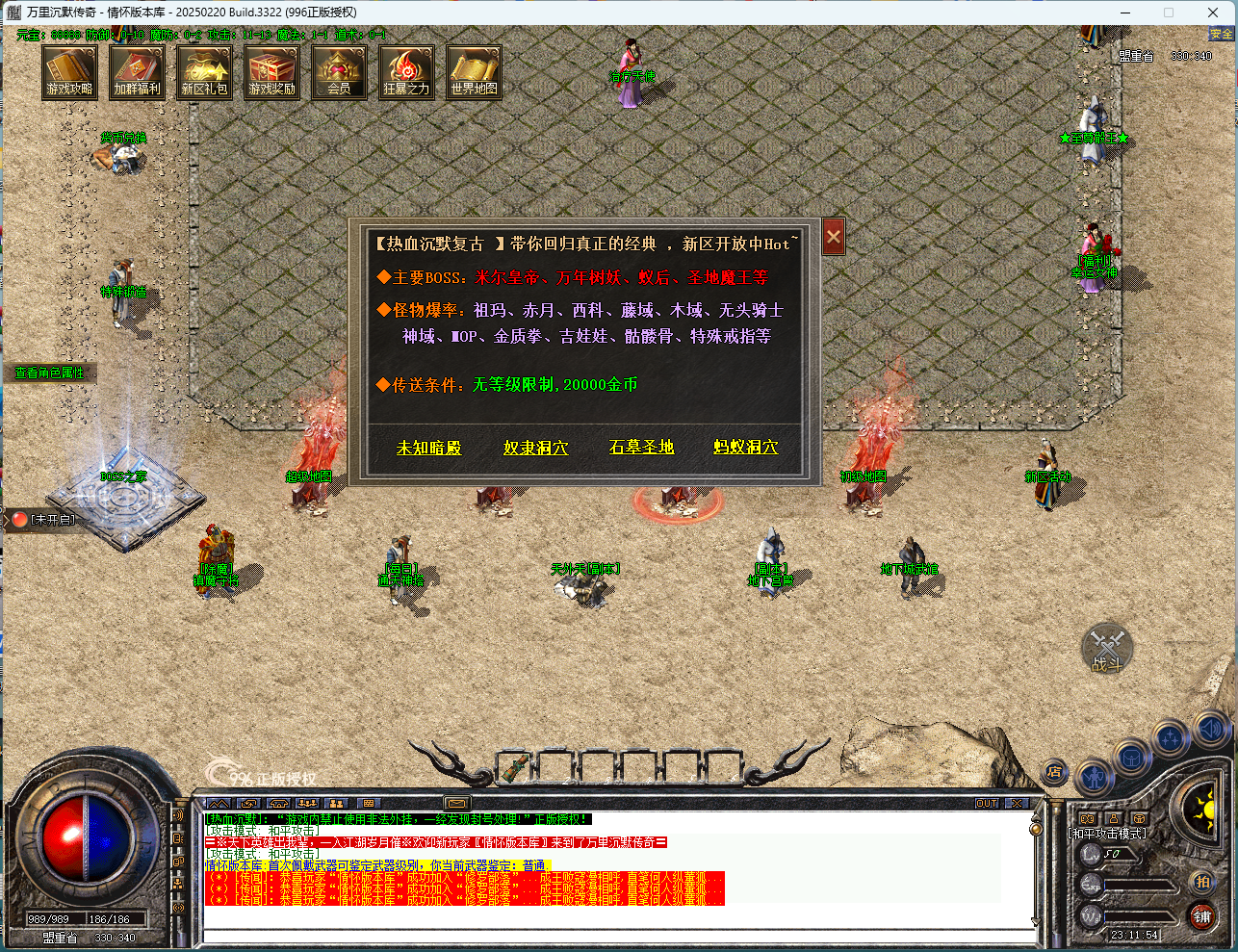The image size is (1238, 952).
Task: Open the 会员 membership icon
Action: tap(339, 72)
